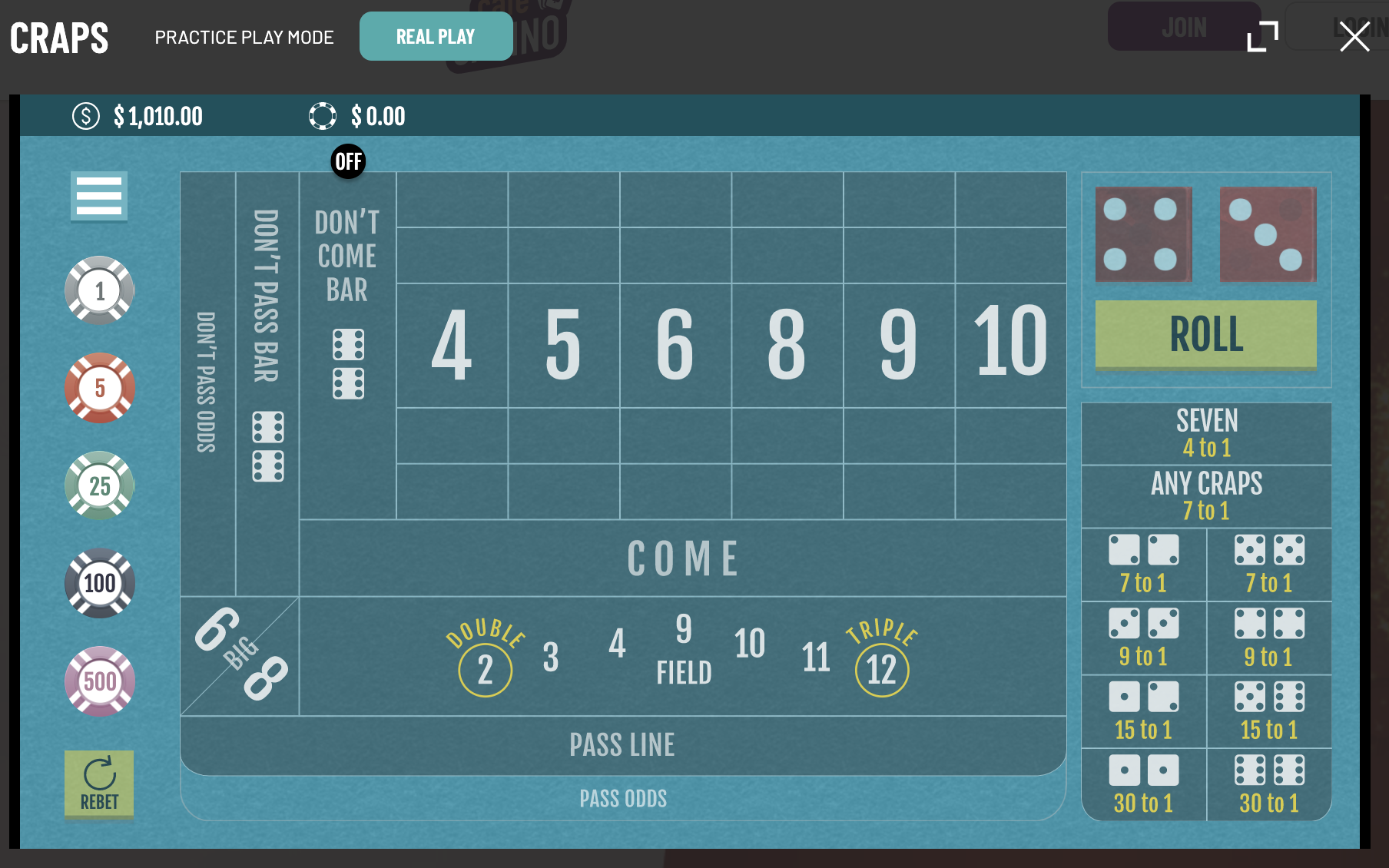This screenshot has width=1389, height=868.
Task: Place a bet on the Pass Line
Action: pyautogui.click(x=622, y=745)
